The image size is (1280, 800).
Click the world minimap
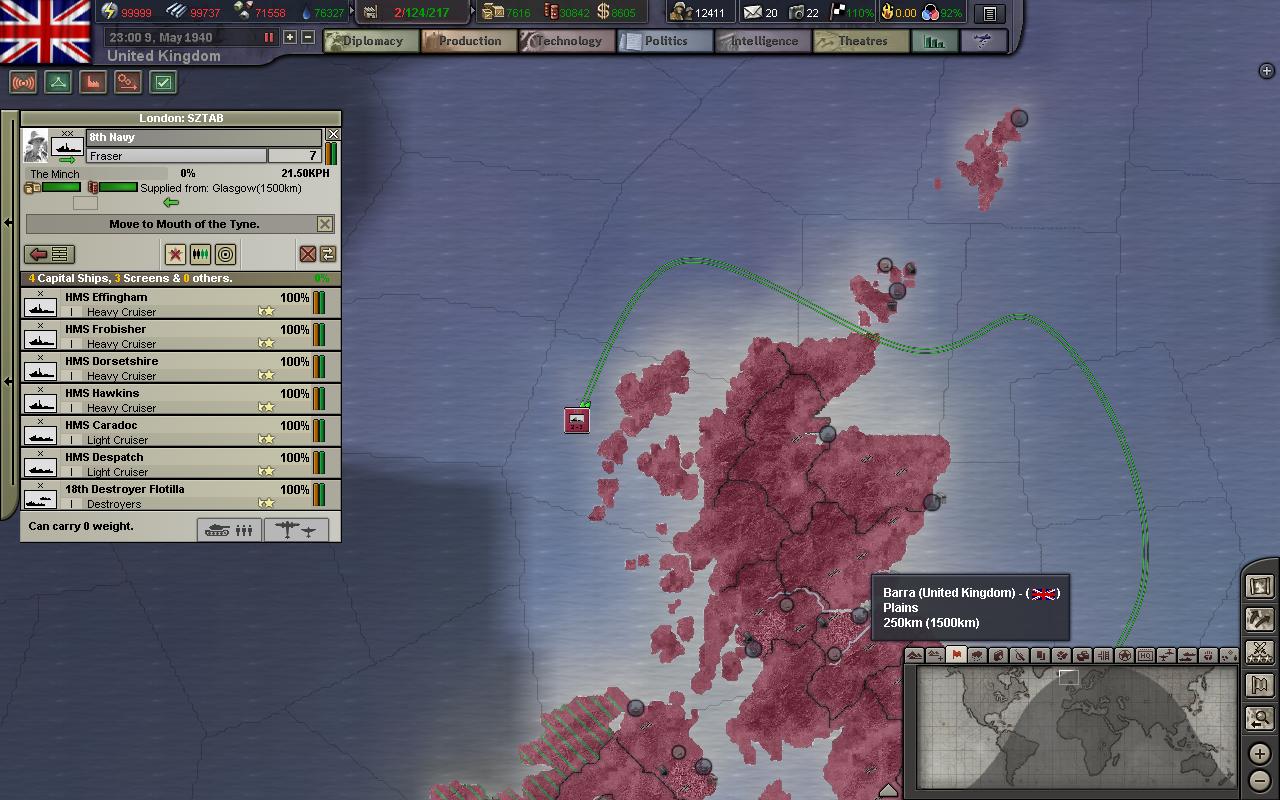click(1076, 727)
